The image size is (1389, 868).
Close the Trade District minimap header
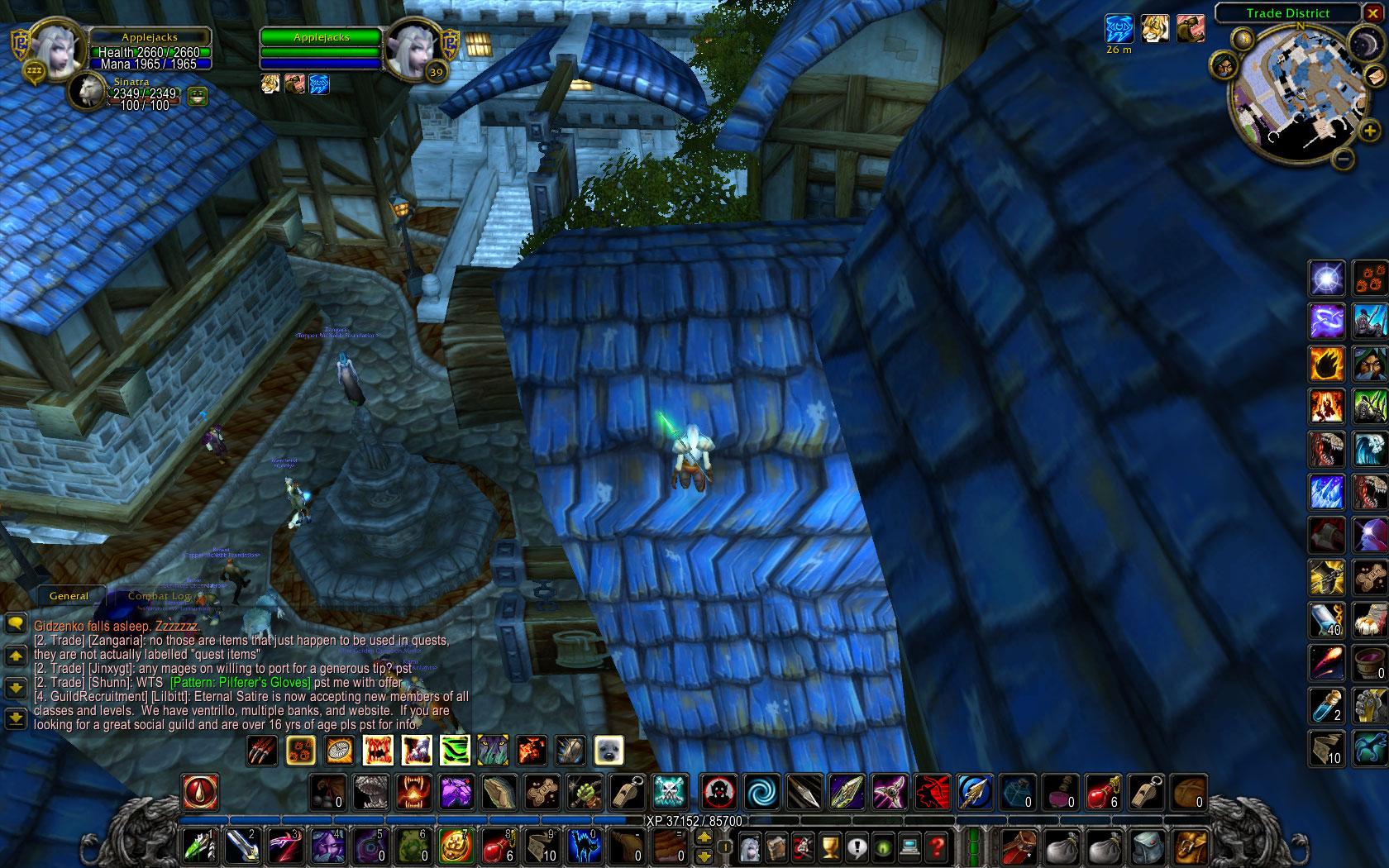(x=1373, y=12)
